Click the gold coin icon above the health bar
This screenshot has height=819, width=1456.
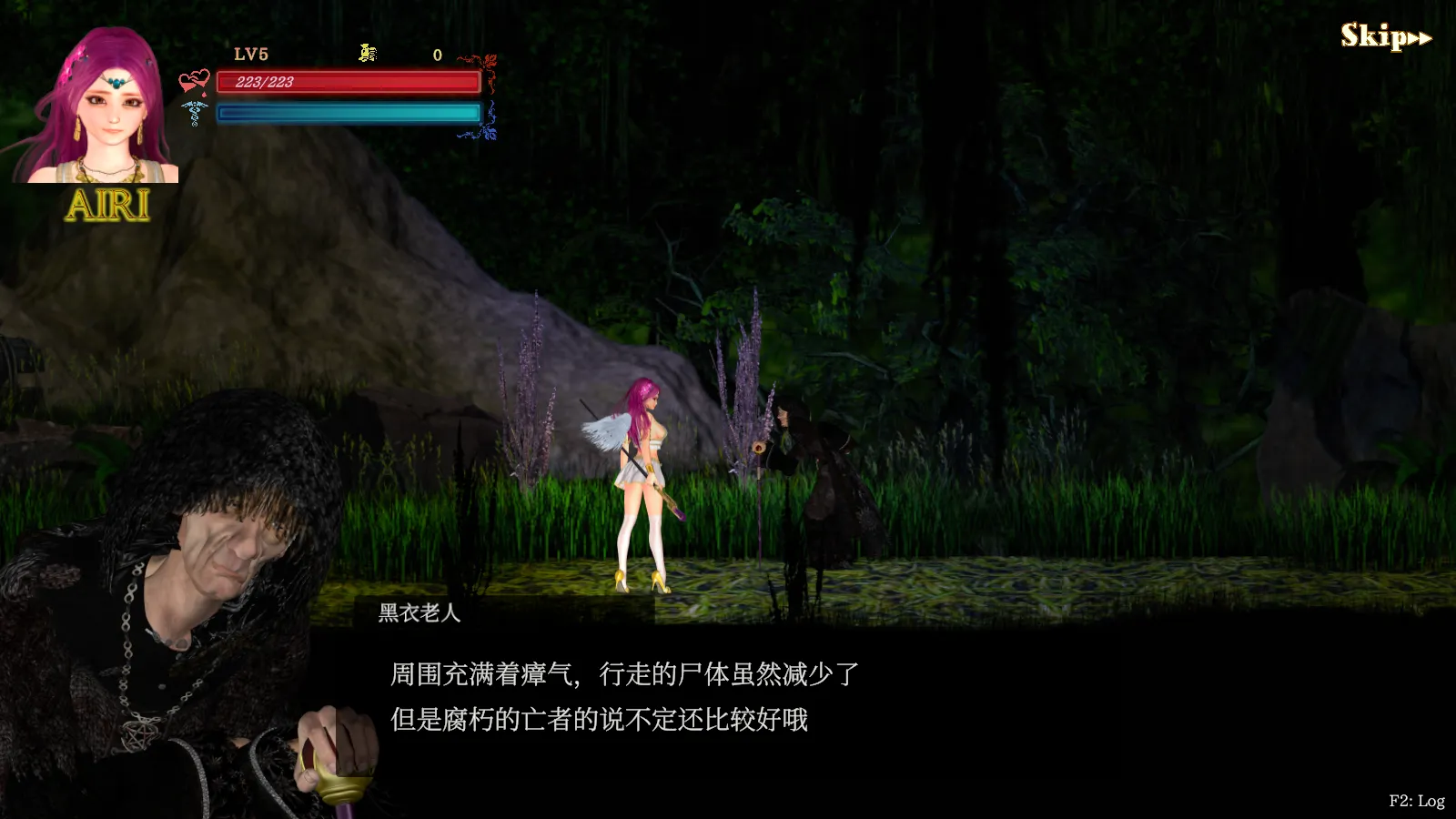pos(368,53)
